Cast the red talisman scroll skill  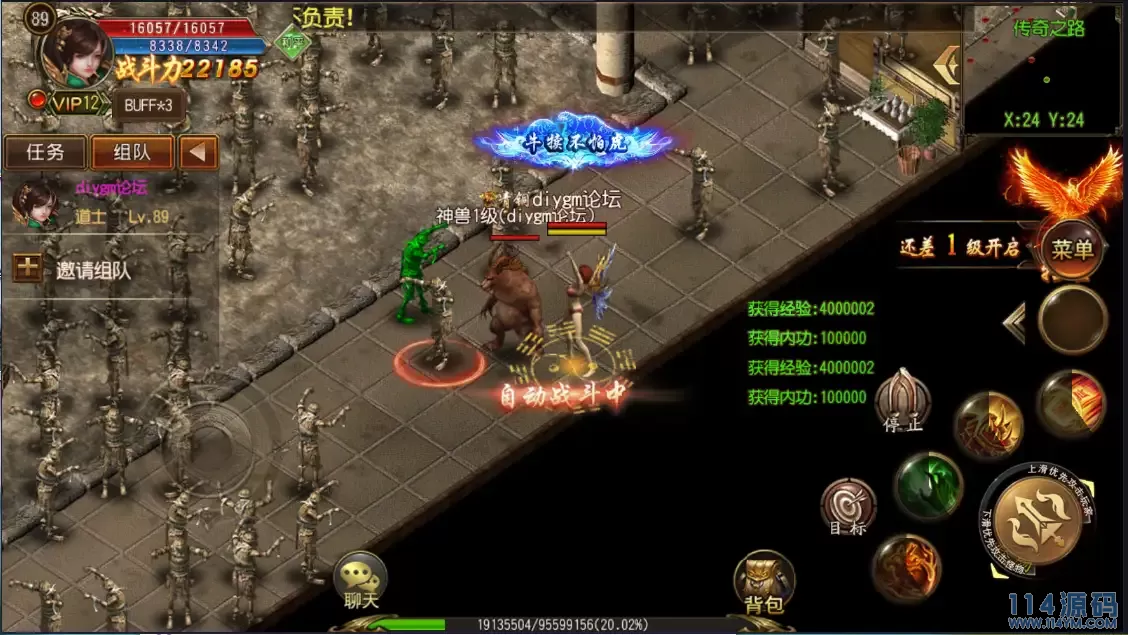click(1070, 404)
